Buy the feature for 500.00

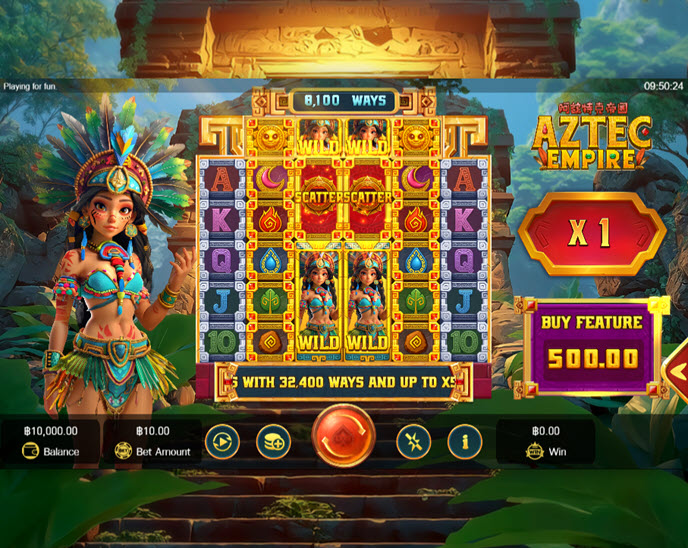point(592,346)
